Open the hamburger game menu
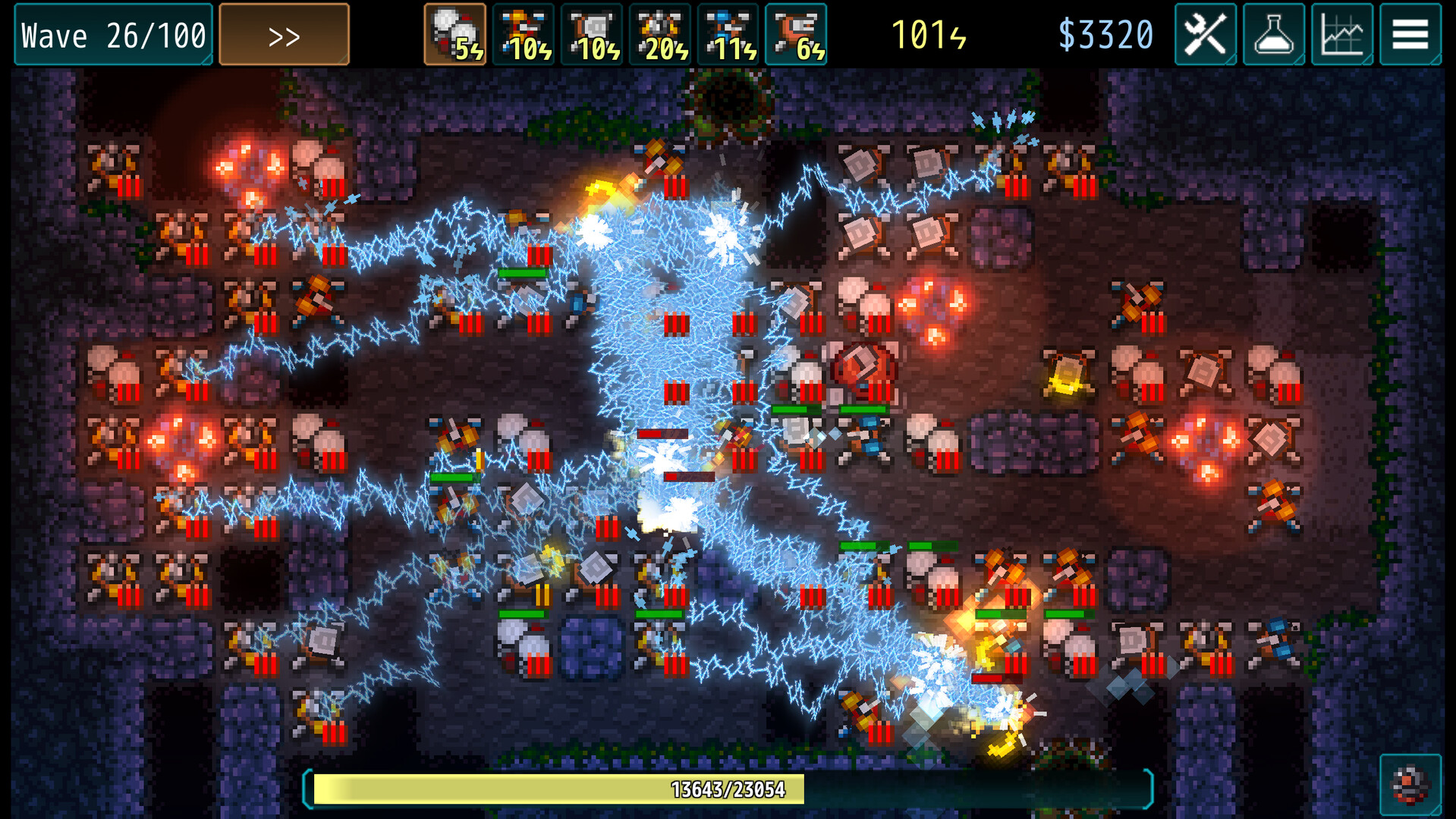 1410,34
